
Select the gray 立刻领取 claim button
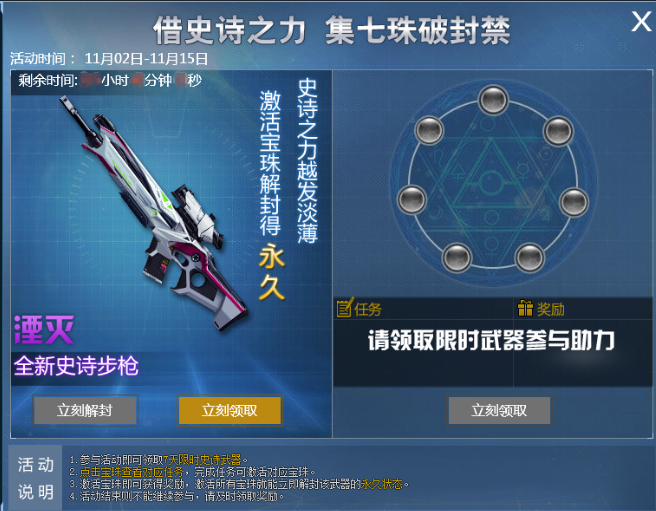point(499,410)
